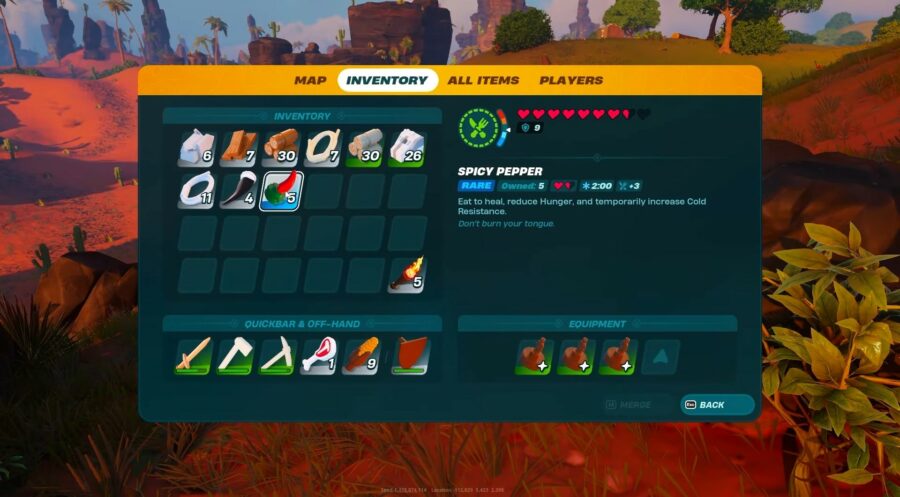Choose the white ring item stack of 11

(197, 190)
